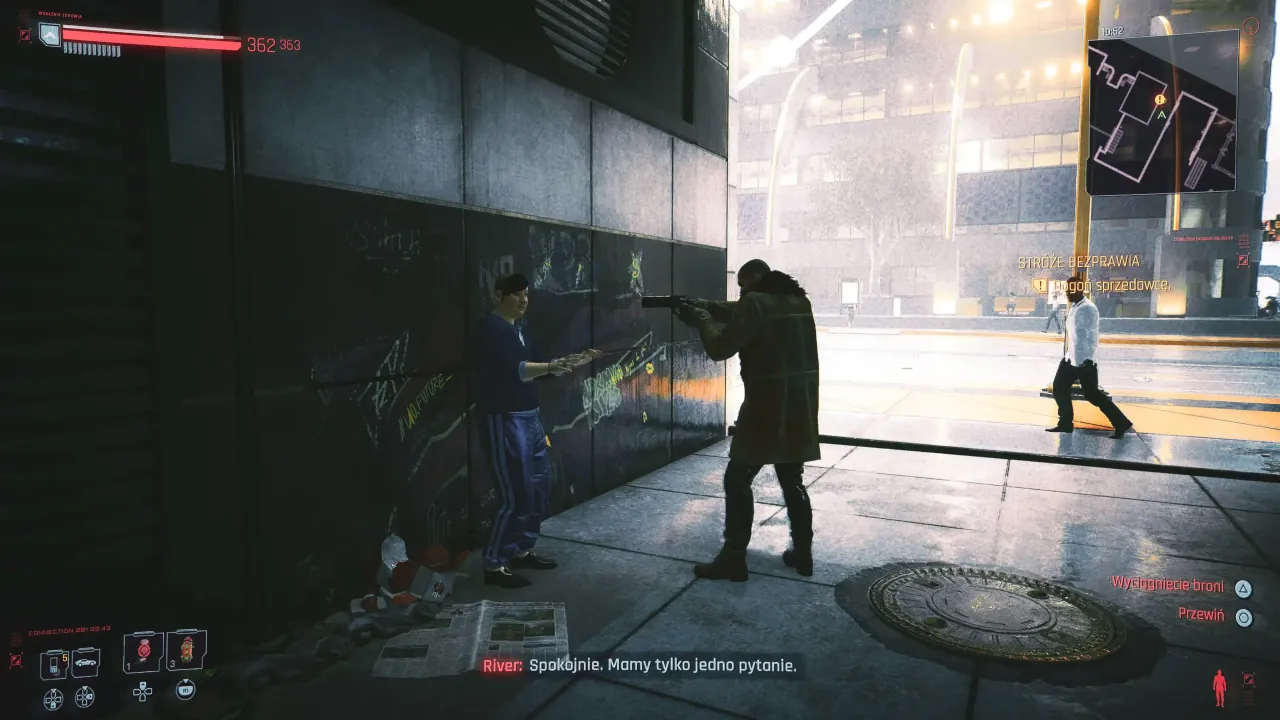Click the player arrow on the minimap
This screenshot has width=1280, height=720.
point(1162,115)
